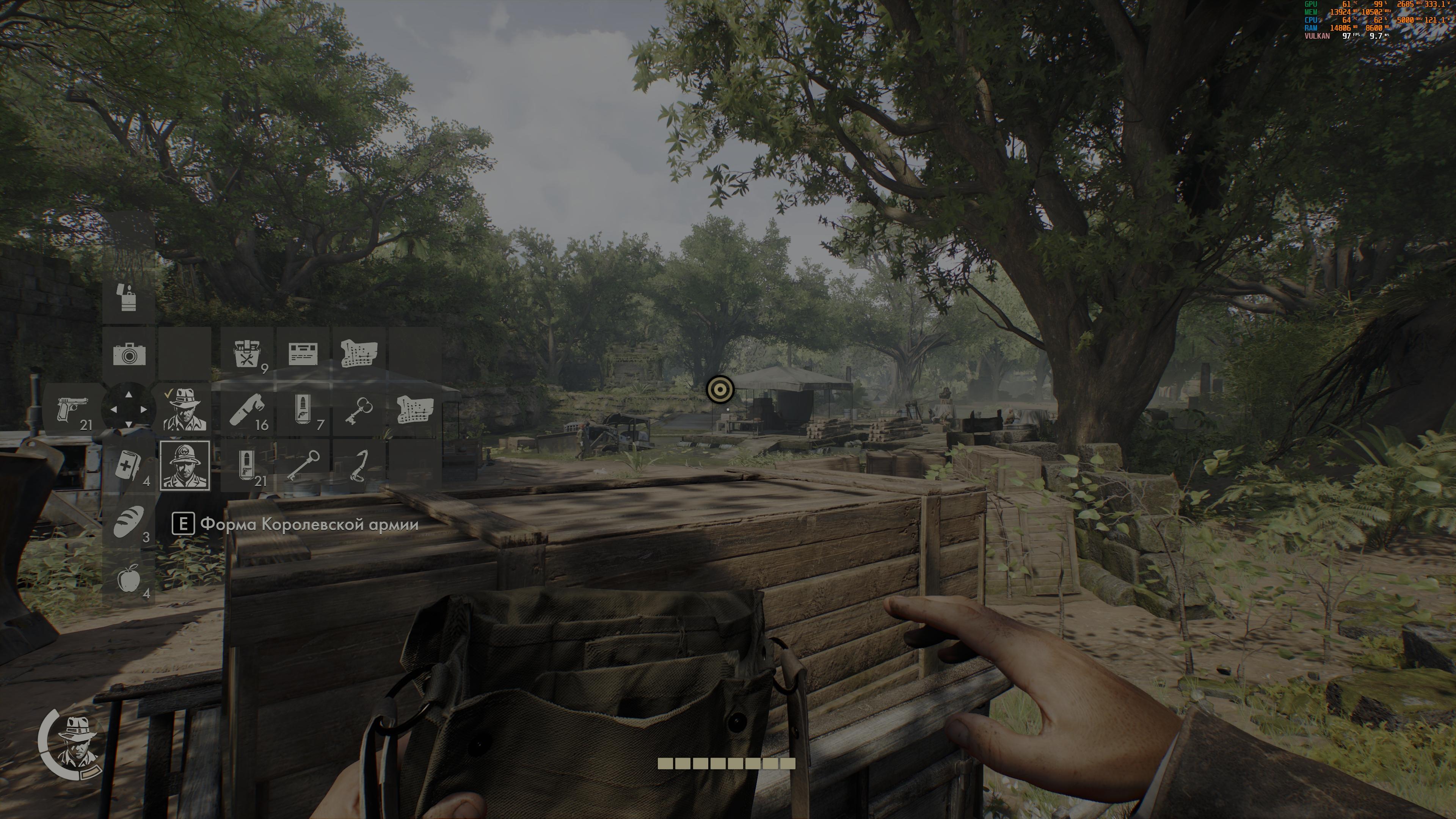Screen dimensions: 1456x819
Task: Choose the Royal Army uniform disguise
Action: 185,466
